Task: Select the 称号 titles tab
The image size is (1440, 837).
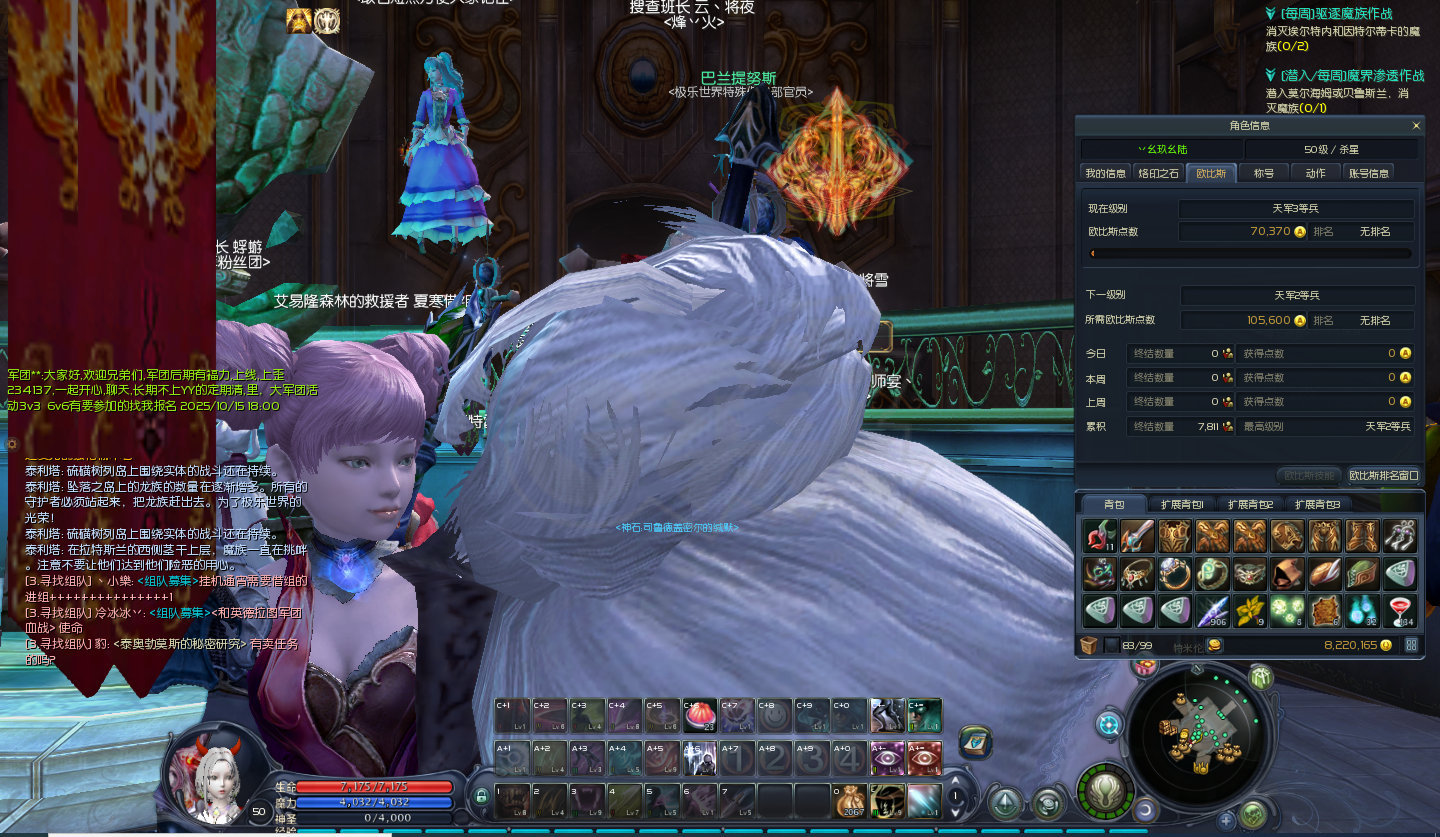Action: point(1264,173)
